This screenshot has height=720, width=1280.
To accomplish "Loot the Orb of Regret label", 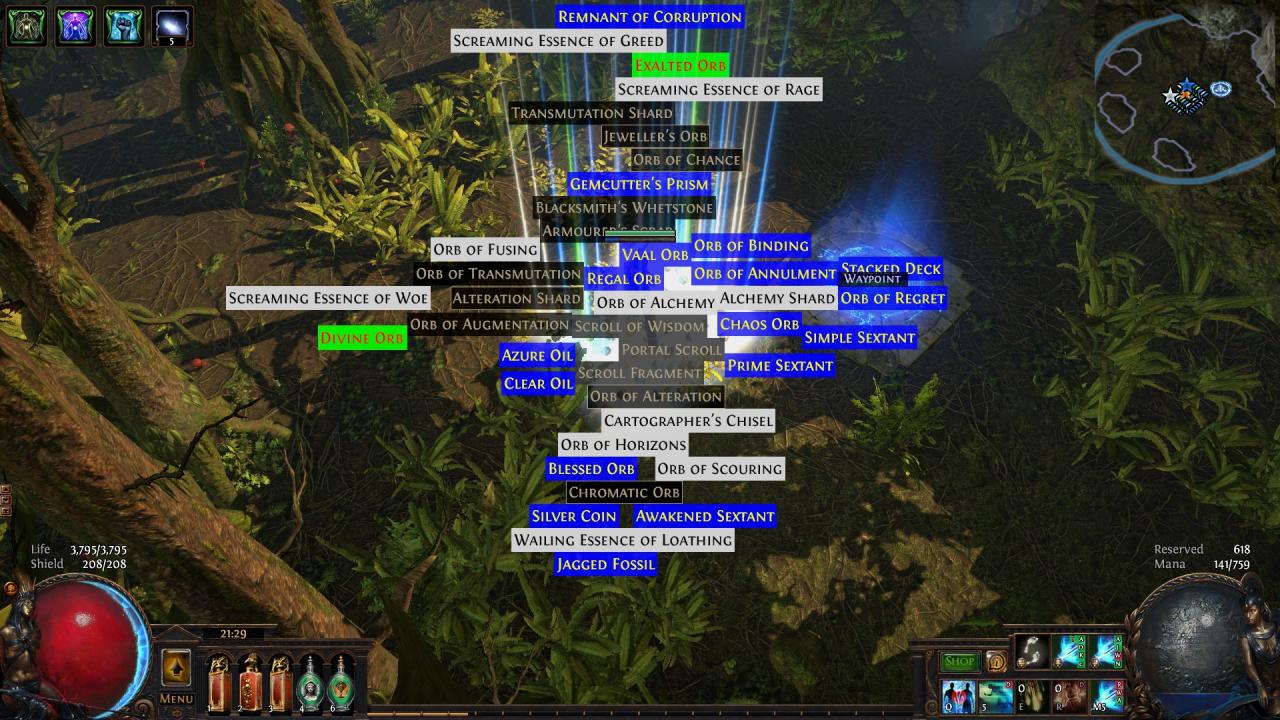I will (x=892, y=298).
